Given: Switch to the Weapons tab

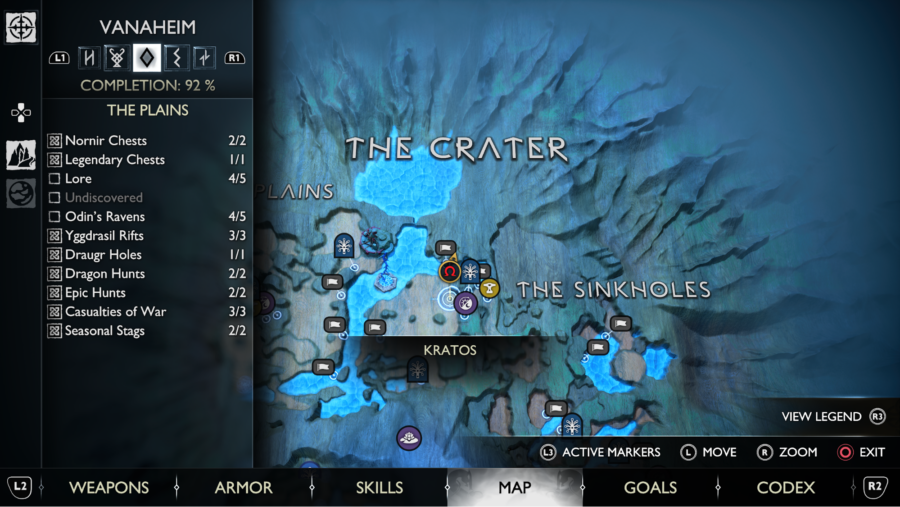Looking at the screenshot, I should click(108, 488).
